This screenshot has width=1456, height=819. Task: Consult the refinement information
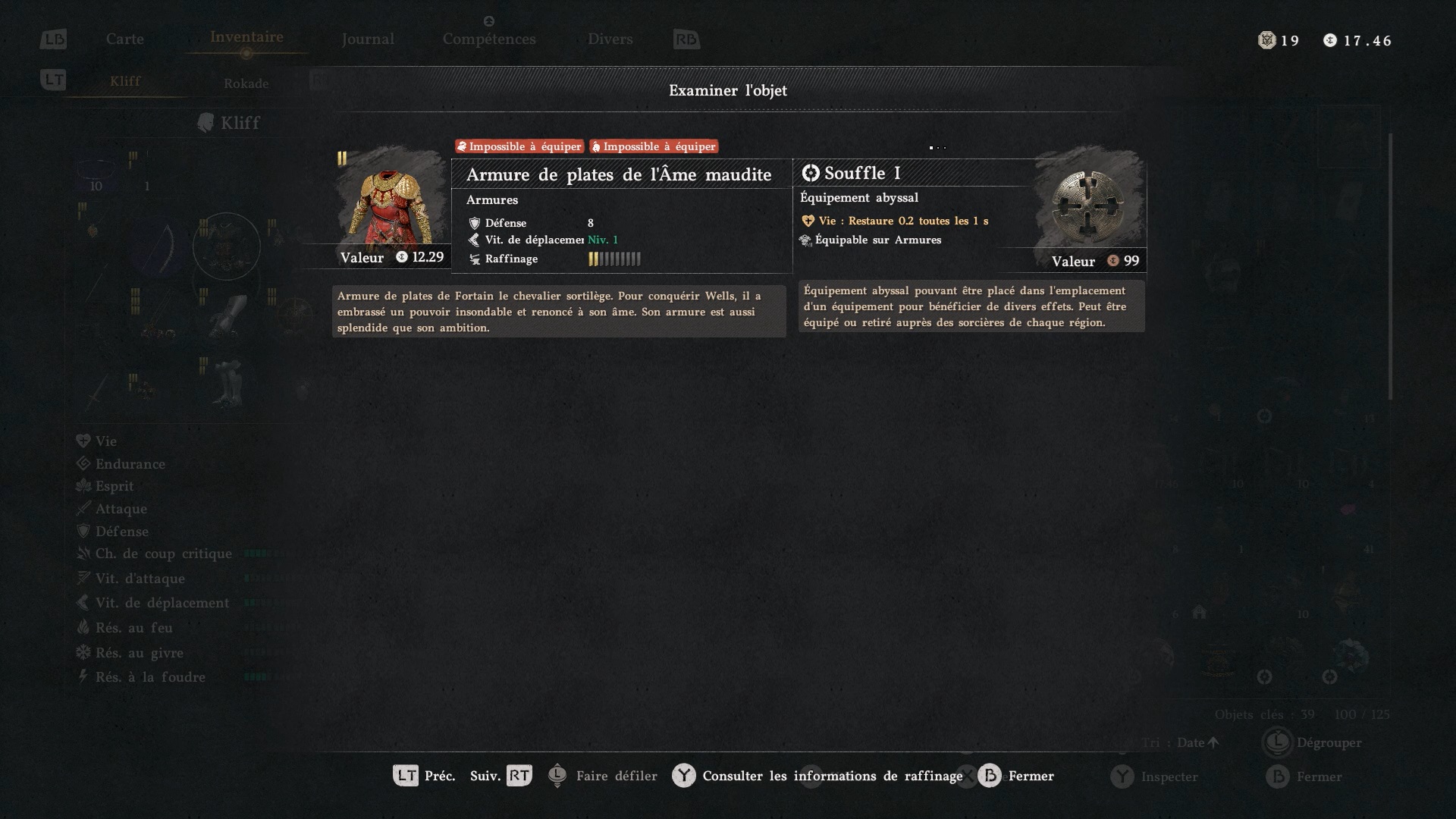[x=817, y=776]
